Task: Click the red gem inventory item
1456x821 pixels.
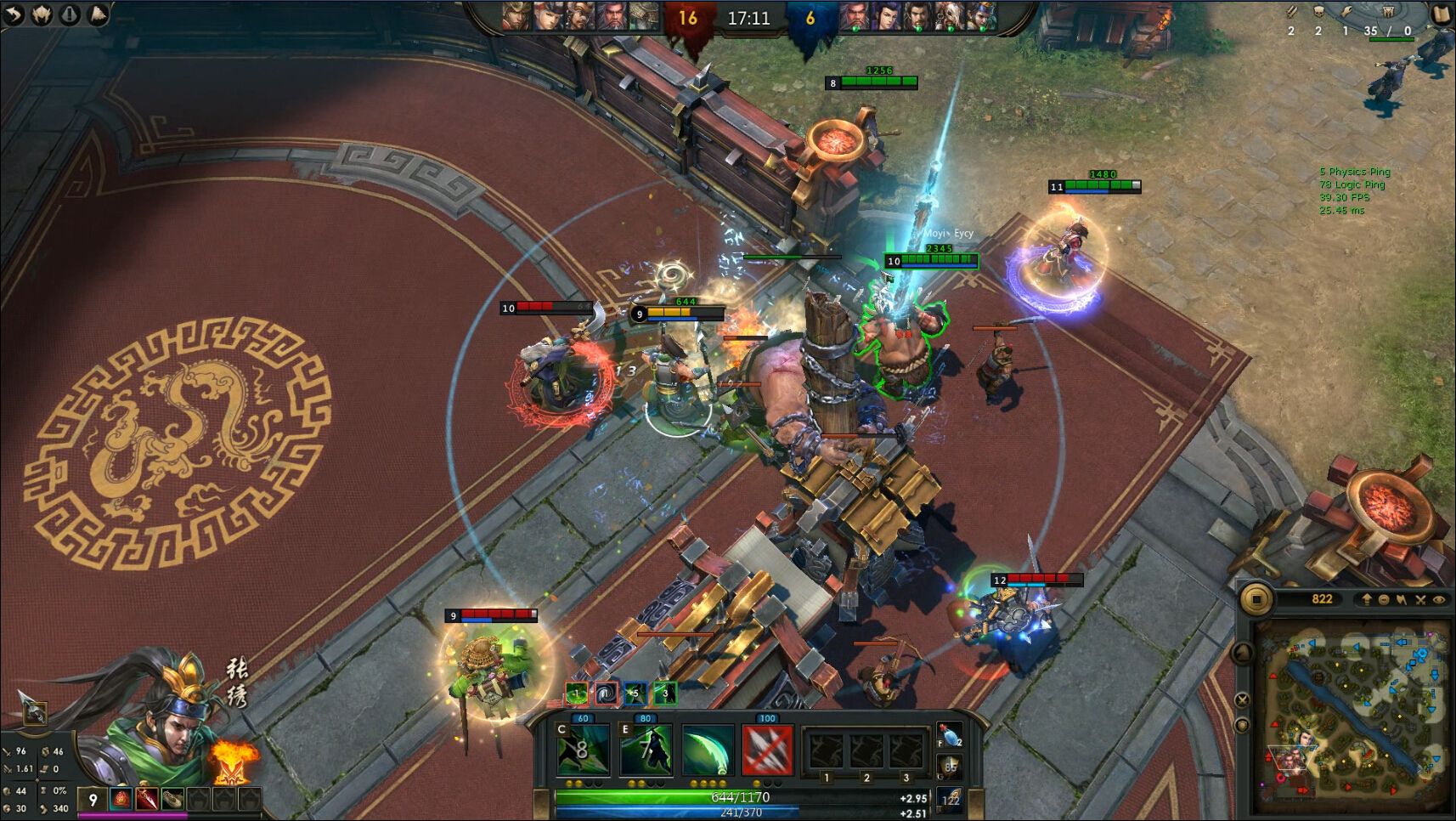Action: coord(121,799)
